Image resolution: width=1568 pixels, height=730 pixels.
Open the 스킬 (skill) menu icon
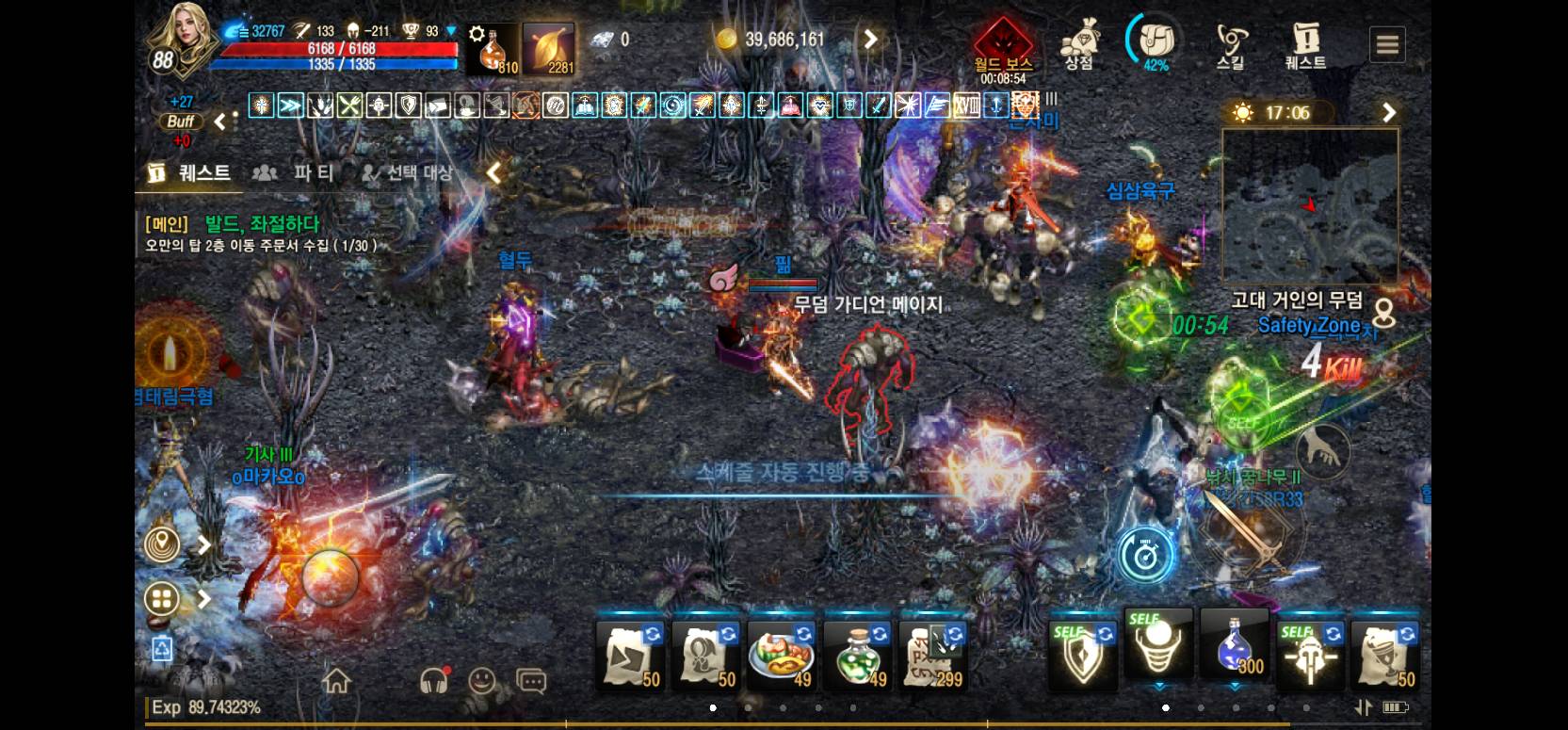pos(1231,40)
